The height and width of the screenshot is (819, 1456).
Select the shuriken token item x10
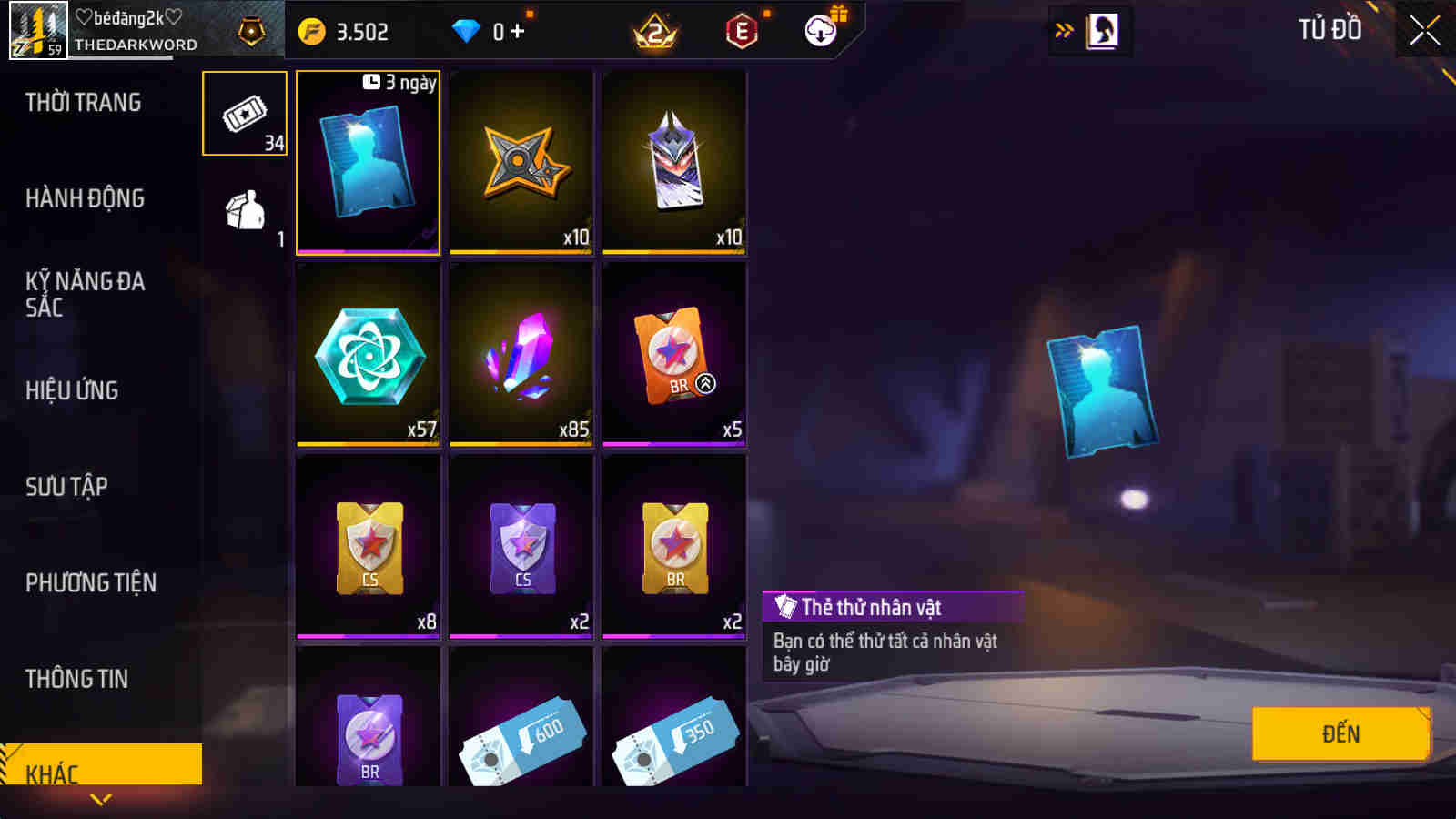click(x=521, y=162)
